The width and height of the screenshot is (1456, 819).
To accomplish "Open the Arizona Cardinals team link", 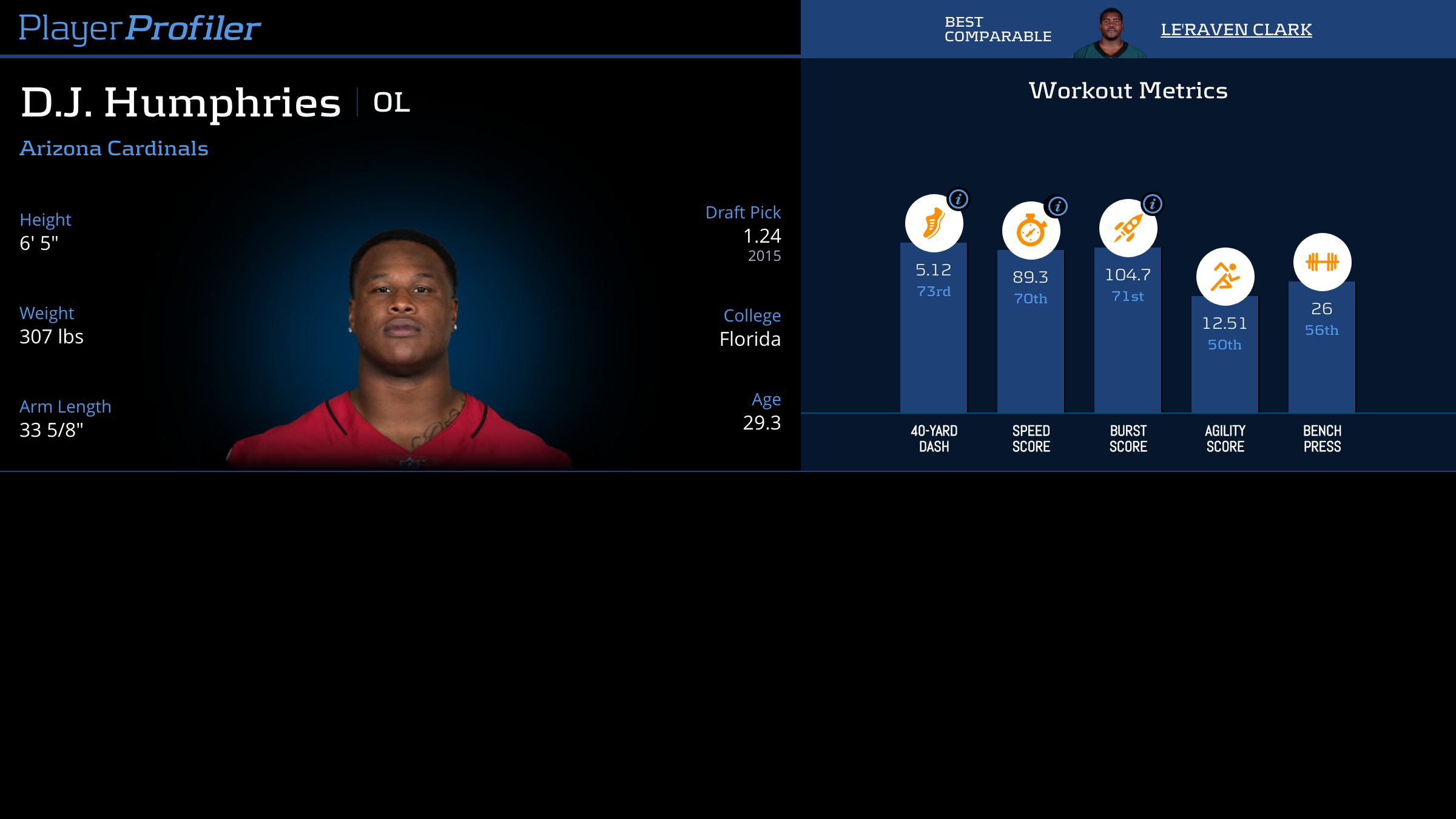I will [114, 149].
